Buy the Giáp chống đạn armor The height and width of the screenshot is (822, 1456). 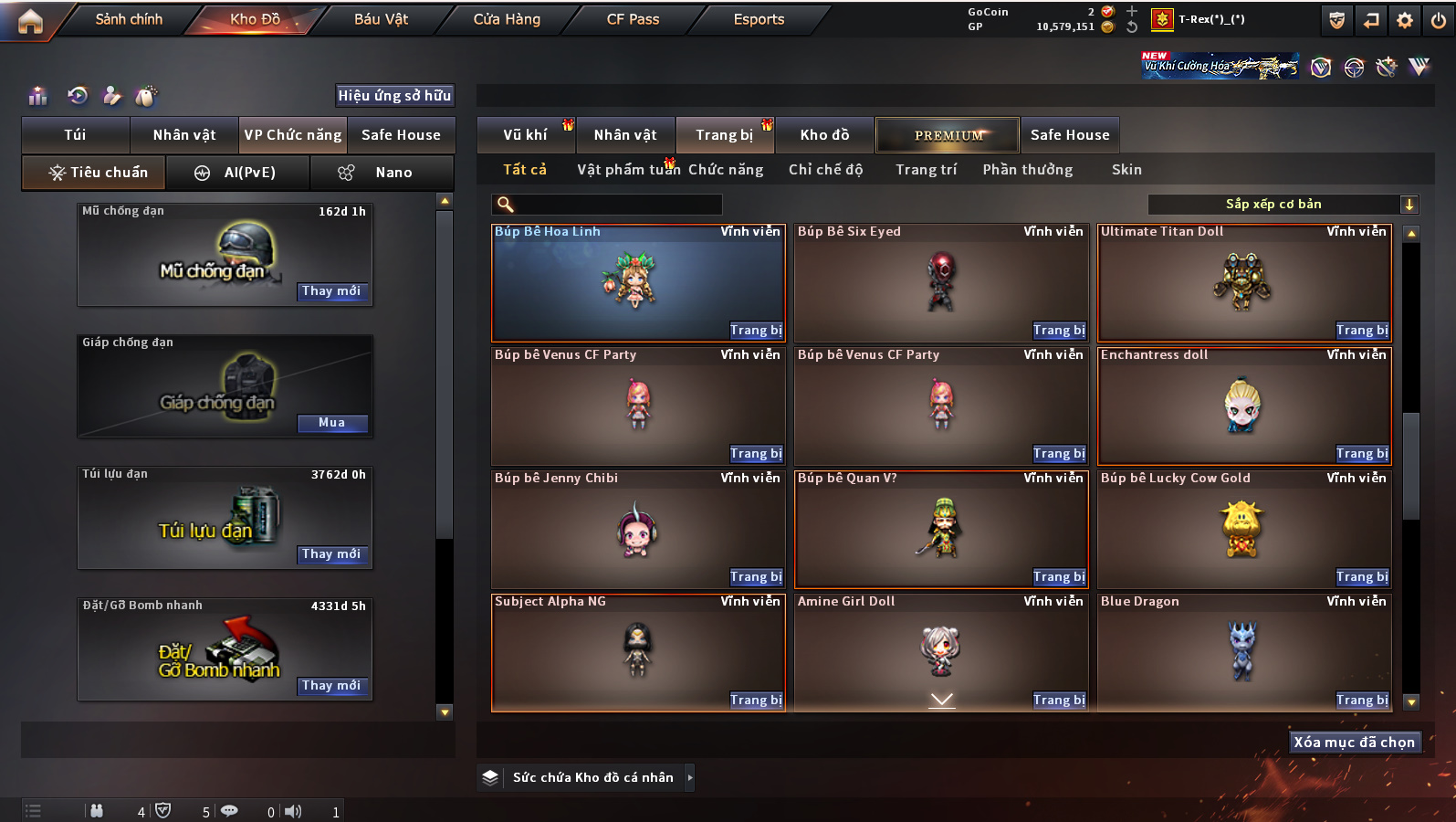pos(331,423)
